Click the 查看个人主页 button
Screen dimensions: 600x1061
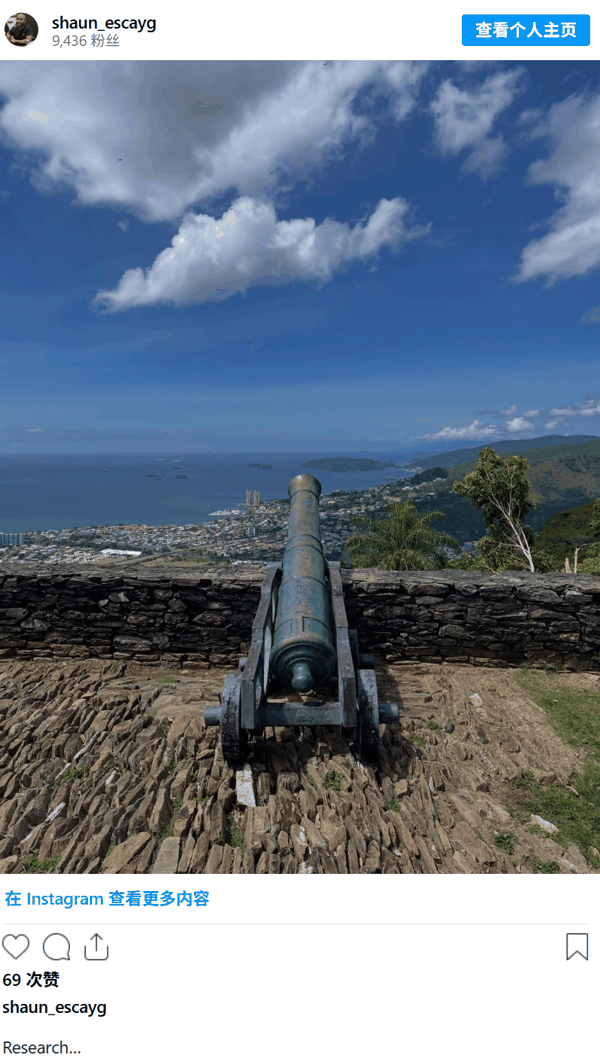click(525, 30)
